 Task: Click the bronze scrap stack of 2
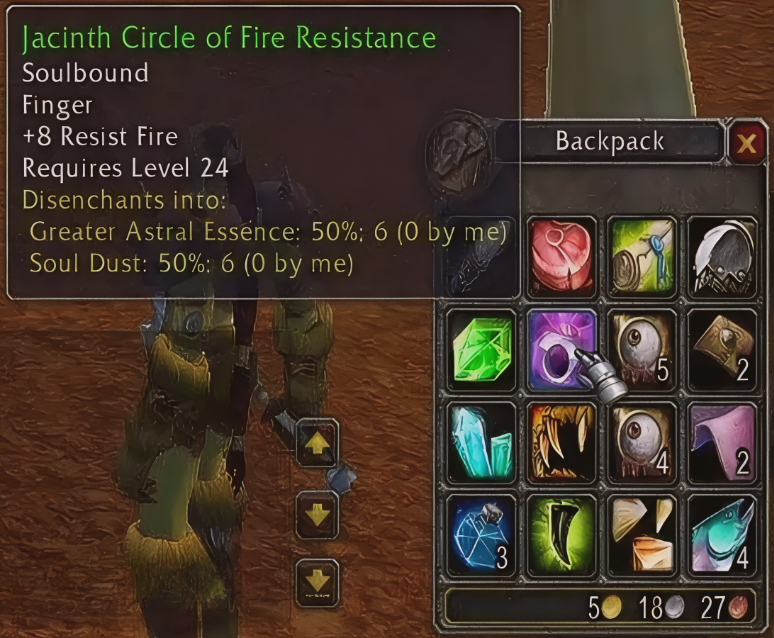pyautogui.click(x=722, y=348)
